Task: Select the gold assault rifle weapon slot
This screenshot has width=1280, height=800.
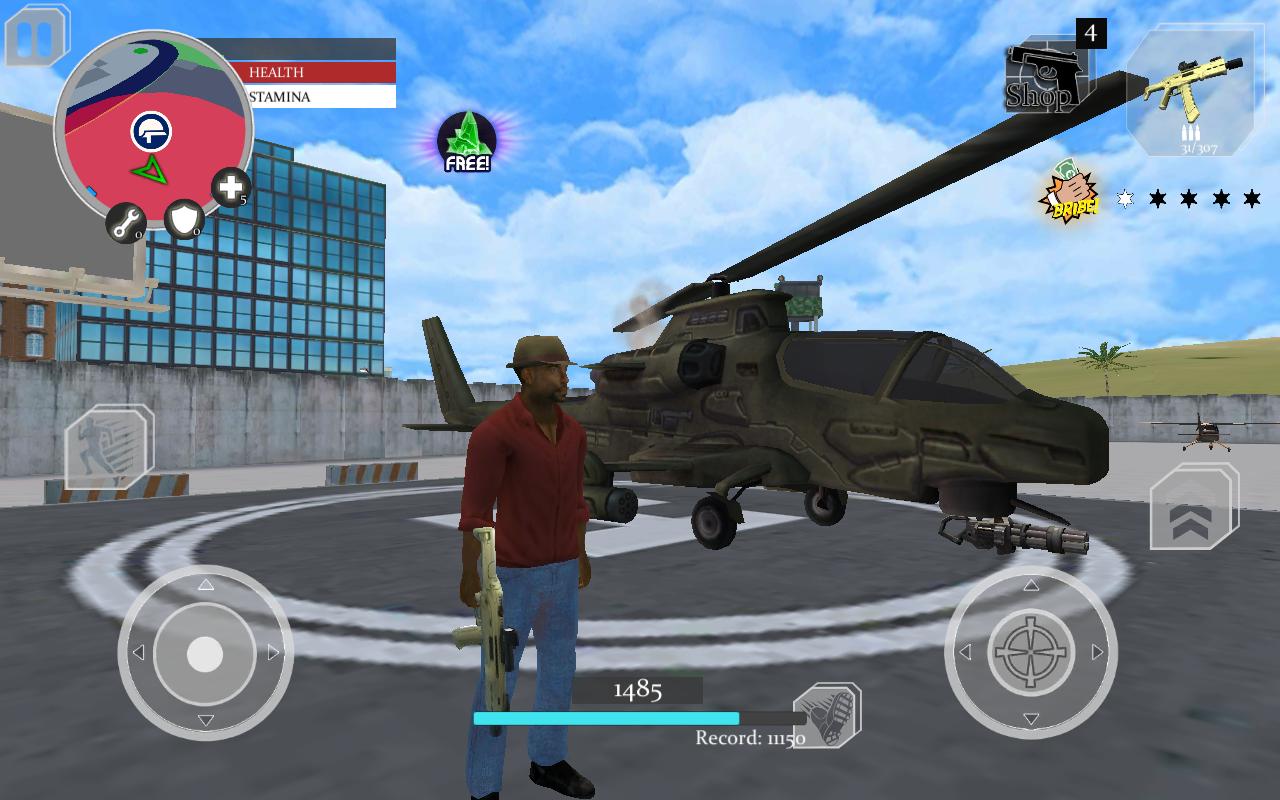Action: tap(1189, 92)
